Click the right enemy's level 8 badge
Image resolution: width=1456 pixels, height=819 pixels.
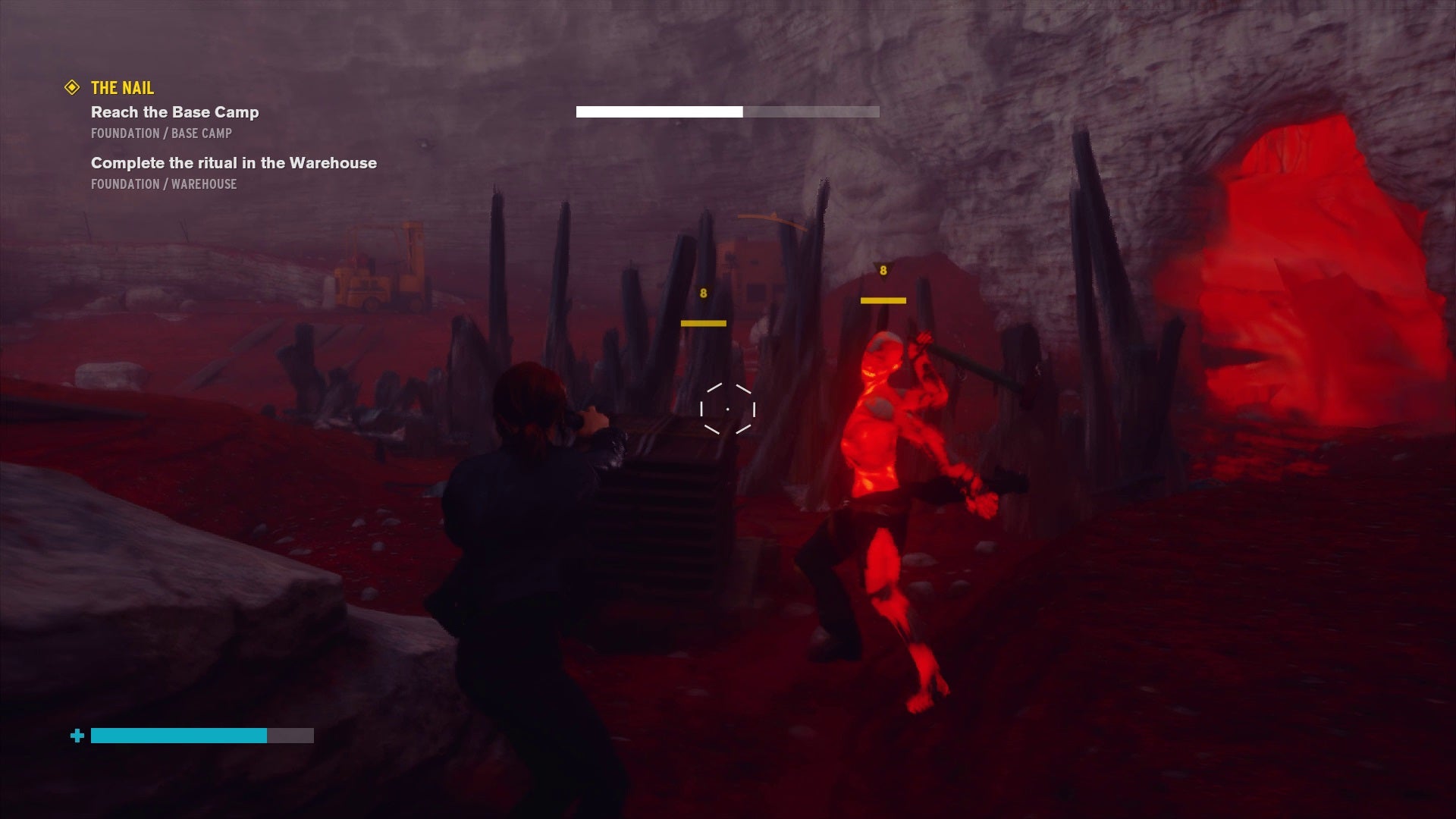pyautogui.click(x=882, y=269)
